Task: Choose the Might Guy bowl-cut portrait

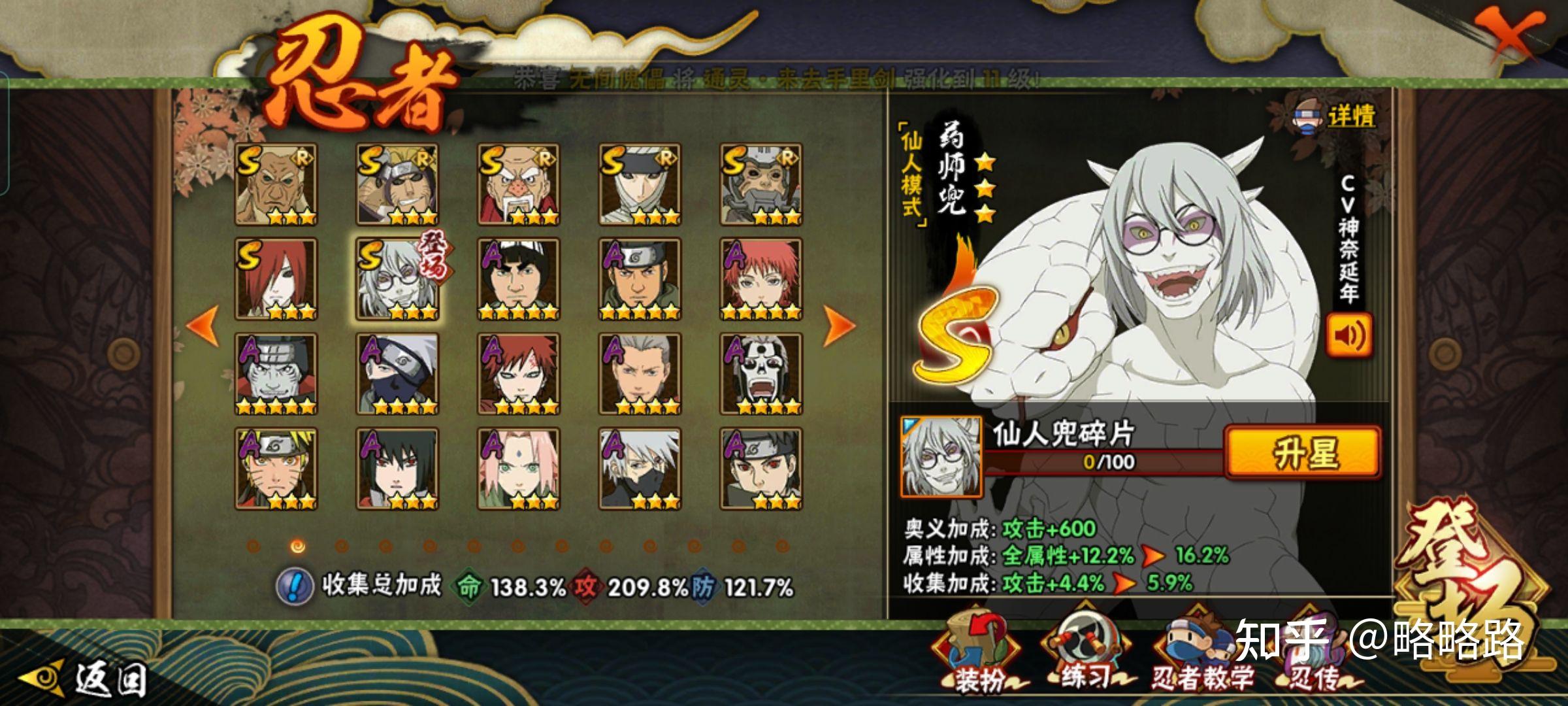Action: tap(518, 279)
